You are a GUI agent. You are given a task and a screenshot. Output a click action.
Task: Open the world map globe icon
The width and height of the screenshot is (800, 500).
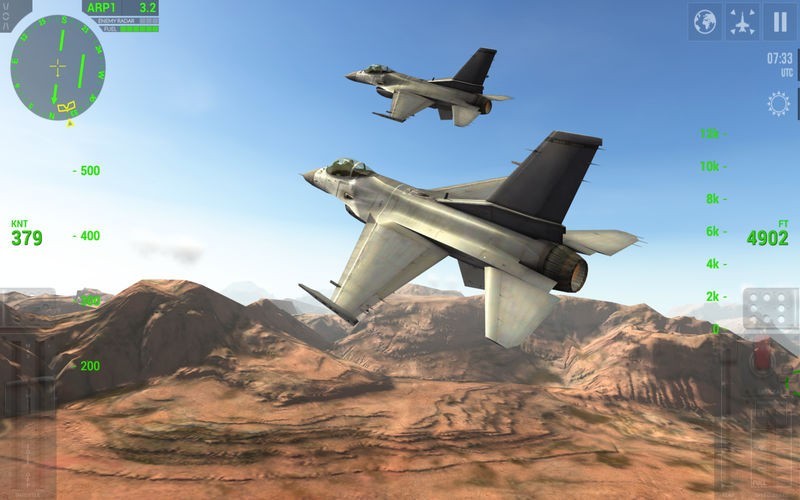click(705, 21)
